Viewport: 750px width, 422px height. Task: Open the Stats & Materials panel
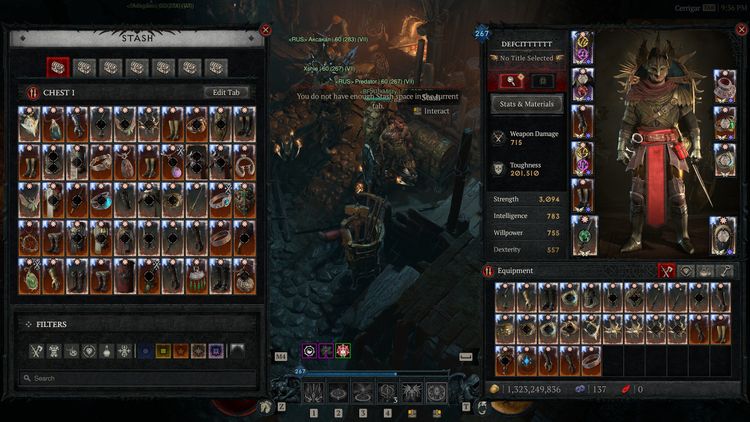point(527,103)
